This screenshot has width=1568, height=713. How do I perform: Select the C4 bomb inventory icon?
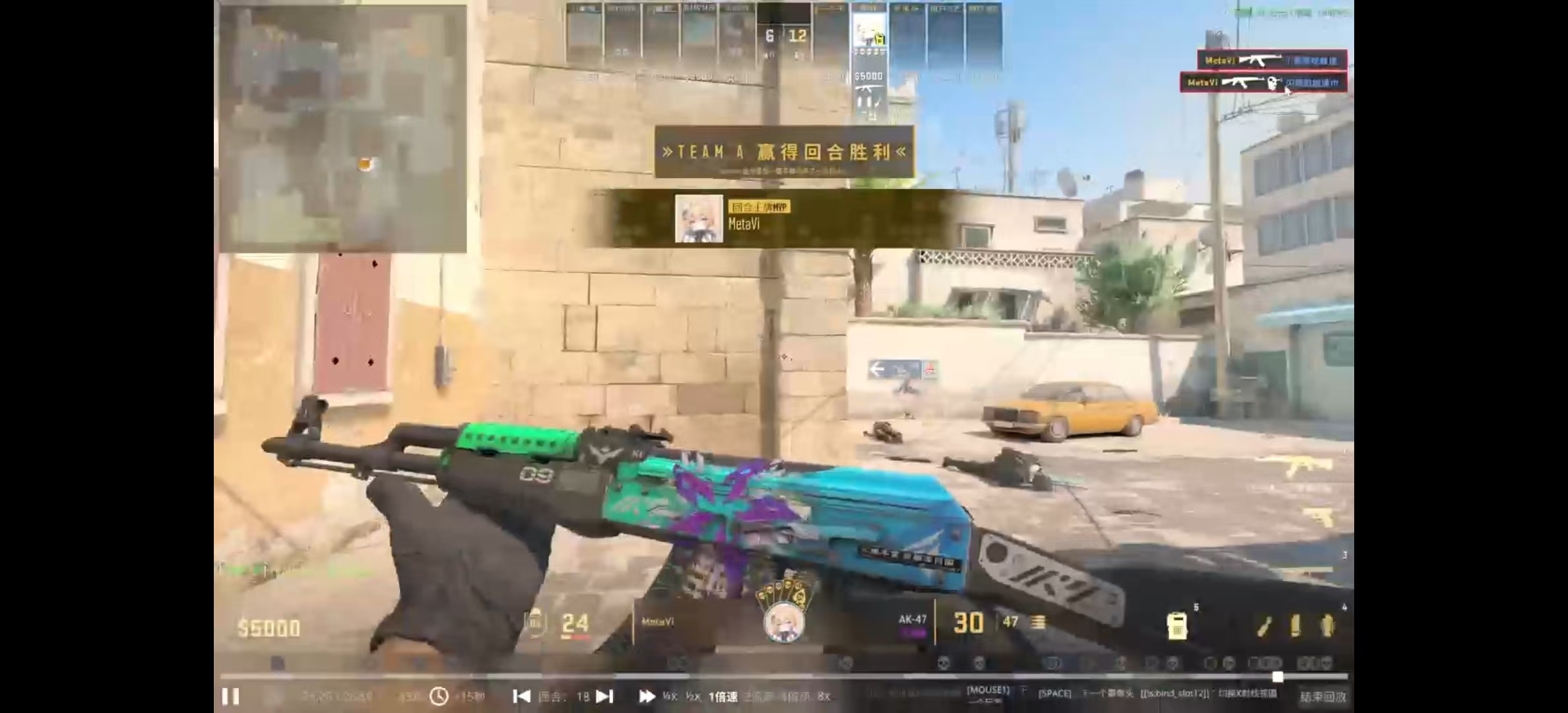[1177, 625]
